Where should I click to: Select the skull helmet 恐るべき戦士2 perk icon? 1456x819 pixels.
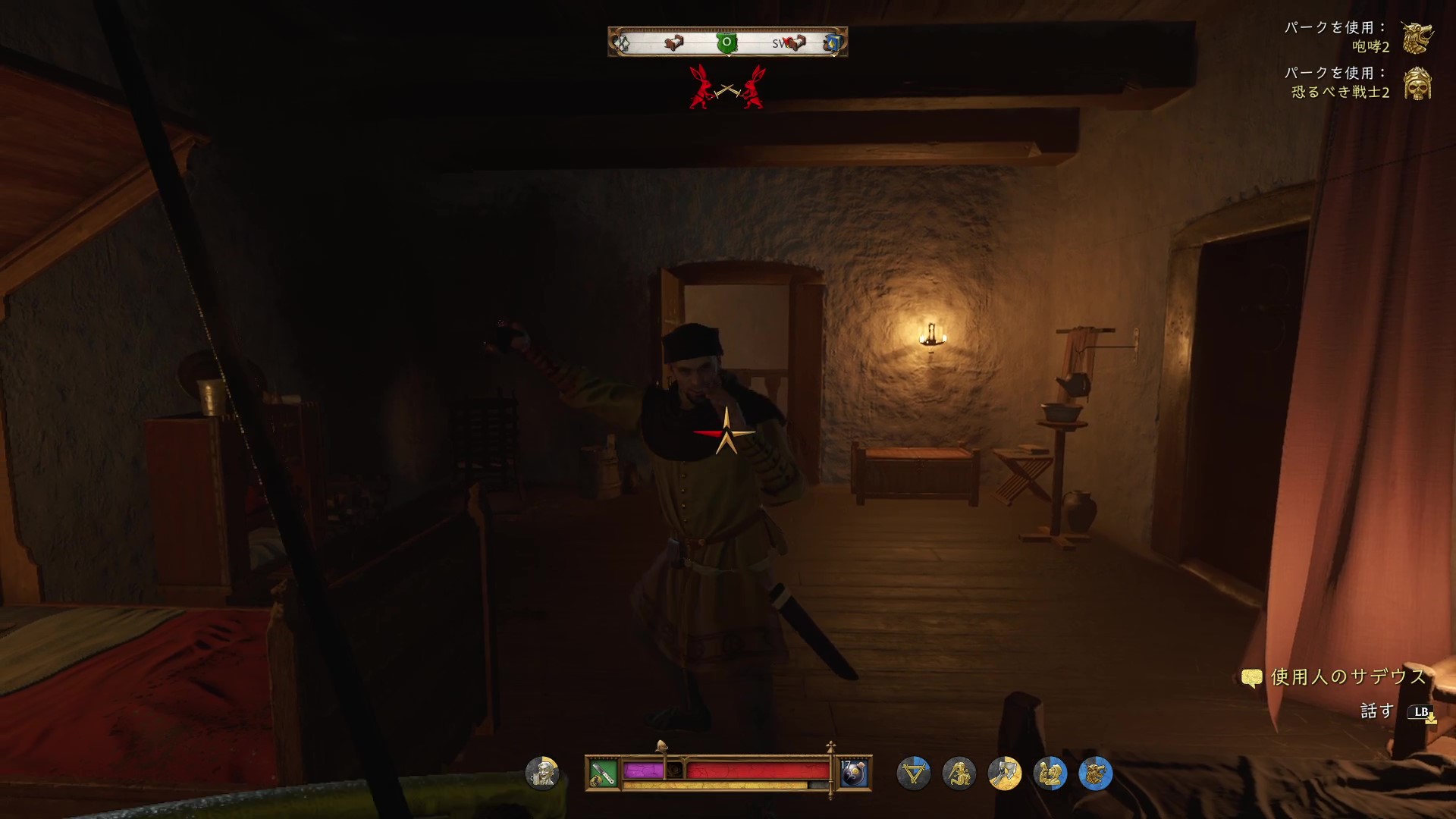pyautogui.click(x=1416, y=83)
